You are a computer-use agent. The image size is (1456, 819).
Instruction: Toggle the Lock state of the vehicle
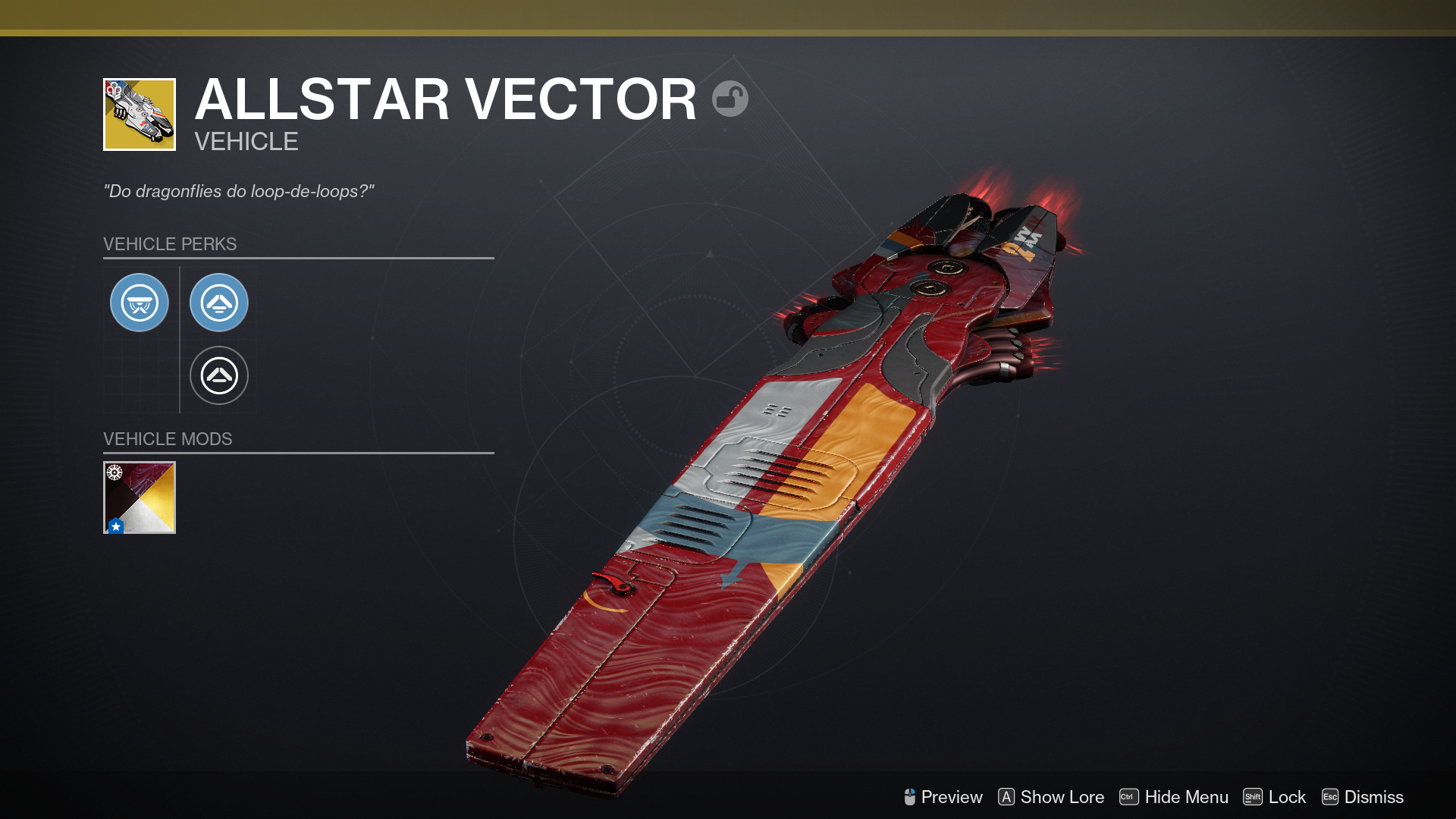pos(1287,797)
